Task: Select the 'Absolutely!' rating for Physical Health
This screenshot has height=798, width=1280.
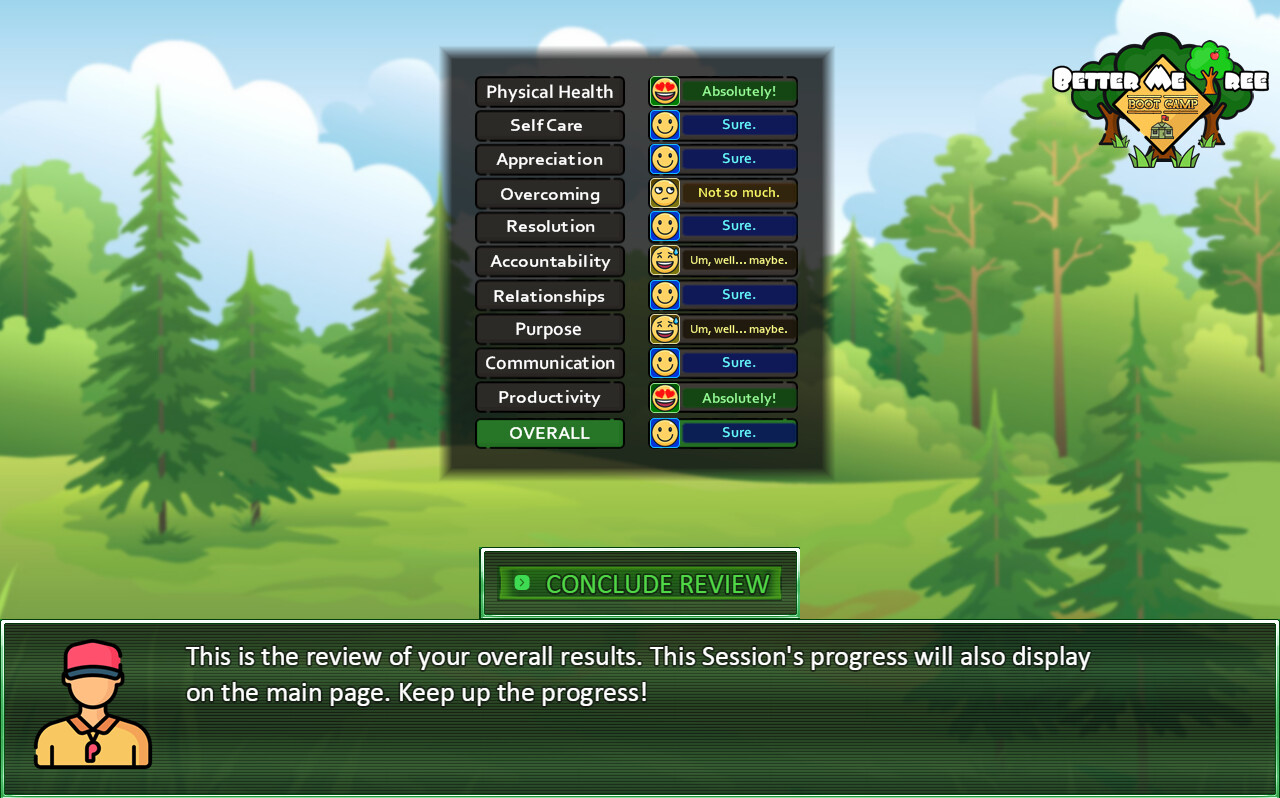Action: (x=738, y=91)
